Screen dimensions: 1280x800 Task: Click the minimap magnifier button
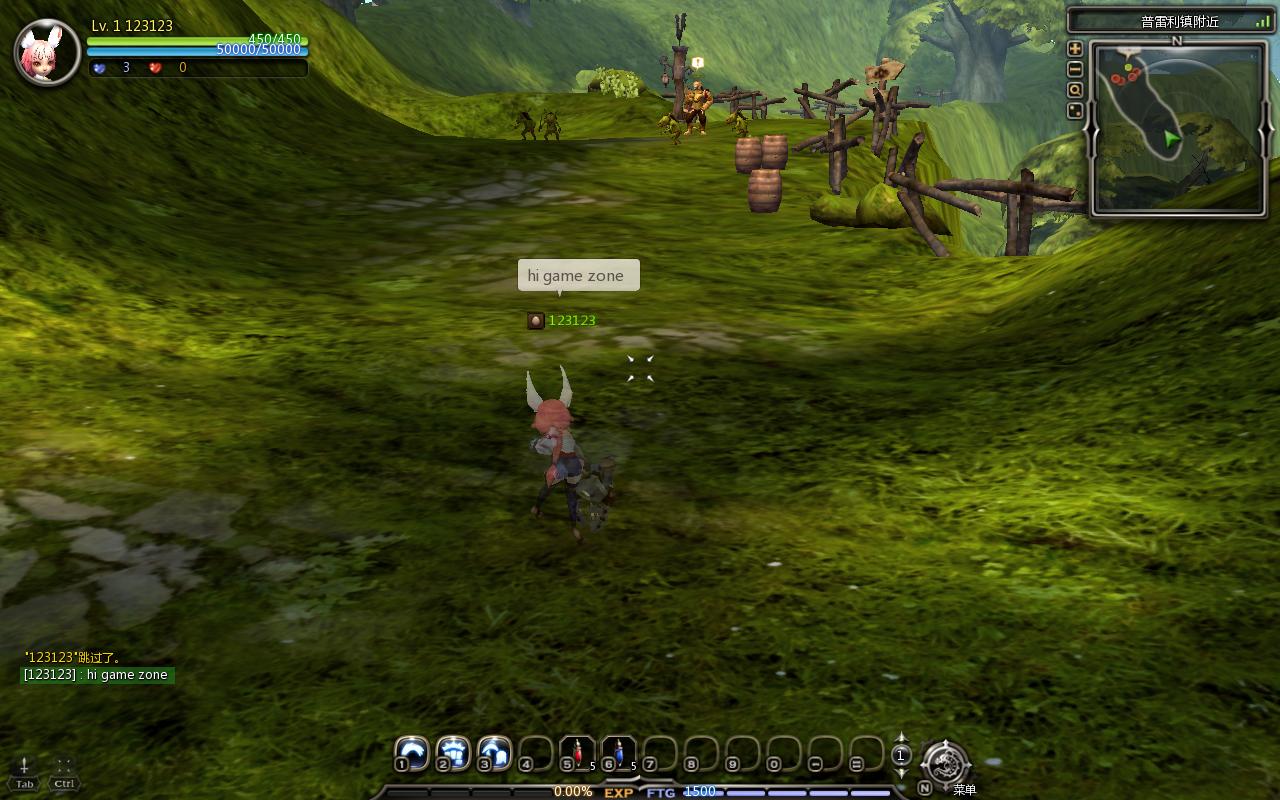point(1075,90)
